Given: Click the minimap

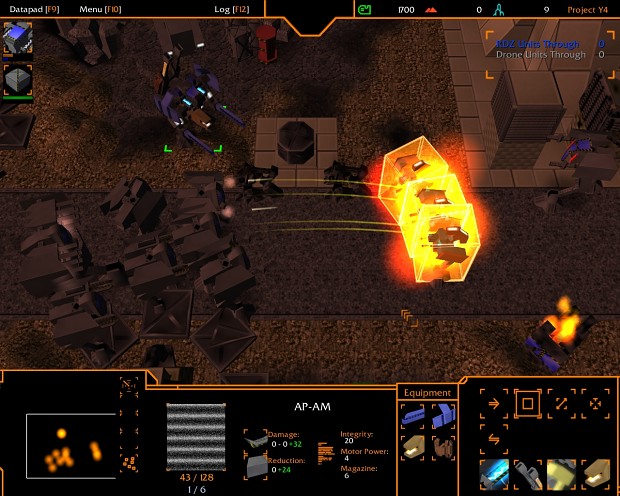Looking at the screenshot, I should pyautogui.click(x=69, y=445).
